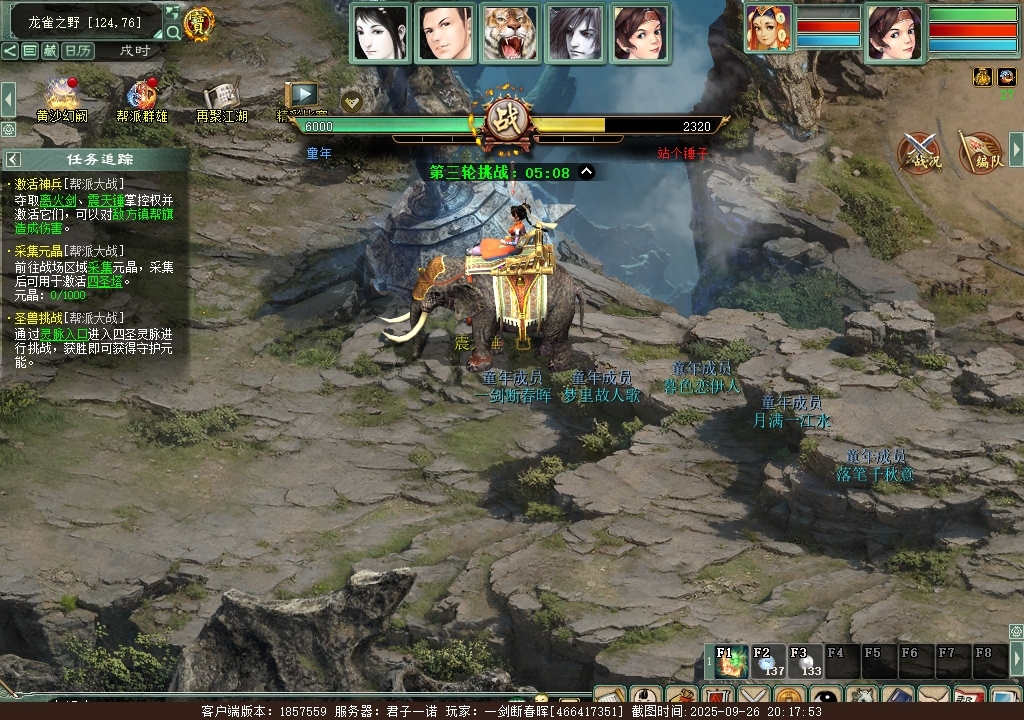The height and width of the screenshot is (720, 1024).
Task: Select the tiger portrait in the team bar
Action: pos(510,34)
